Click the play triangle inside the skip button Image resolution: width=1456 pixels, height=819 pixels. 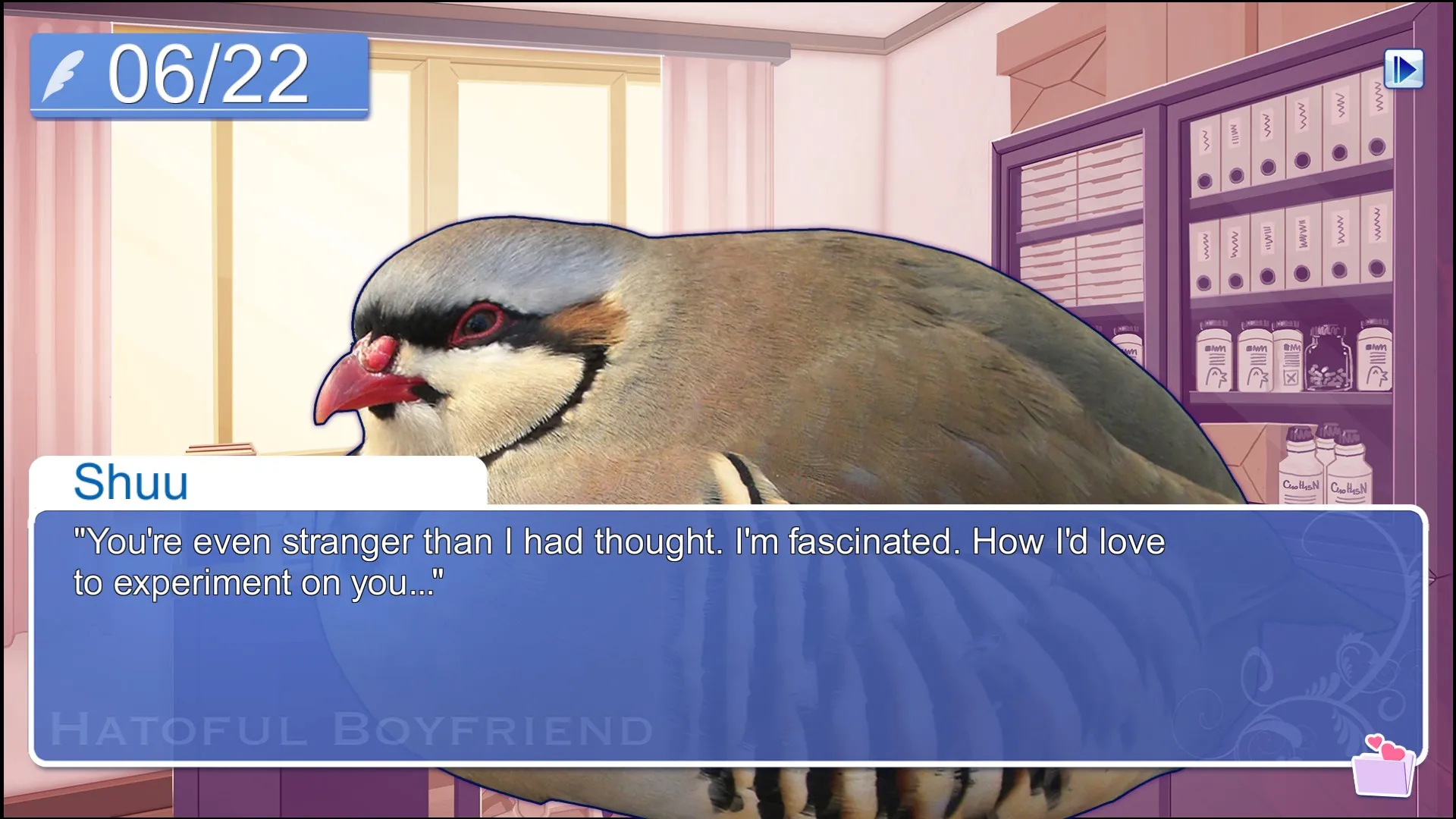(1409, 68)
